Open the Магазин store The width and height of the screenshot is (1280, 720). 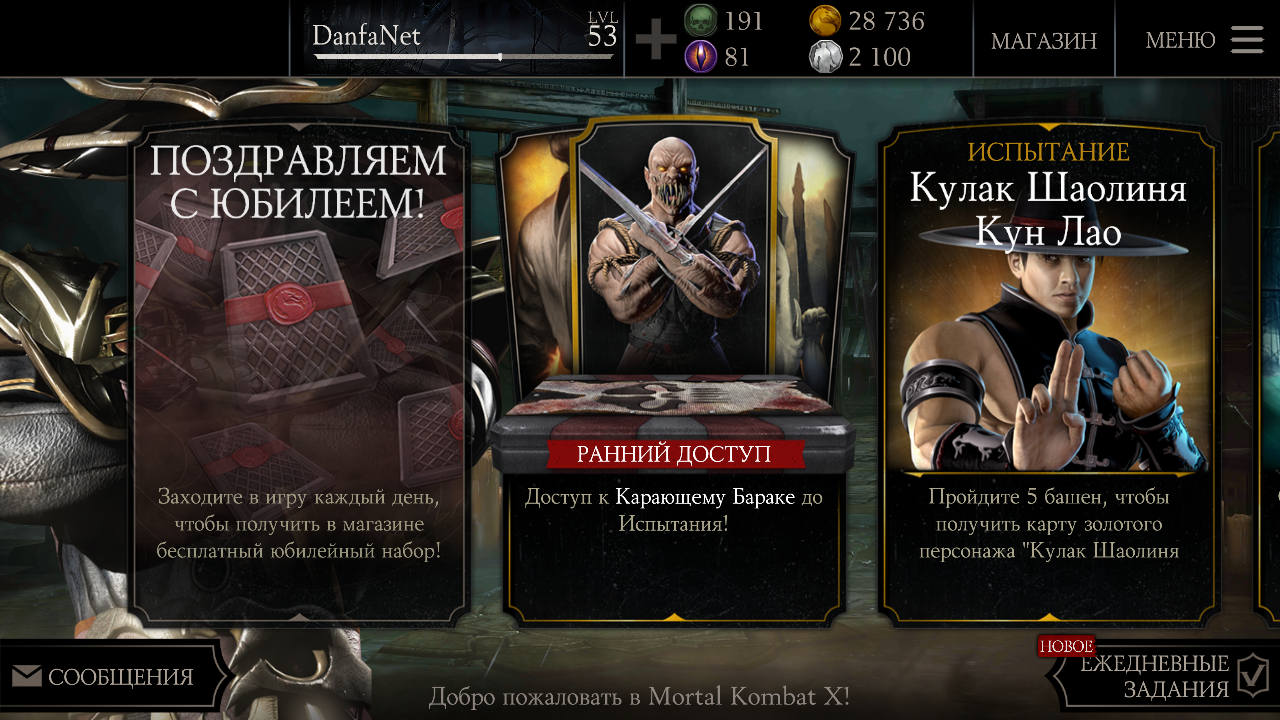click(x=1043, y=40)
